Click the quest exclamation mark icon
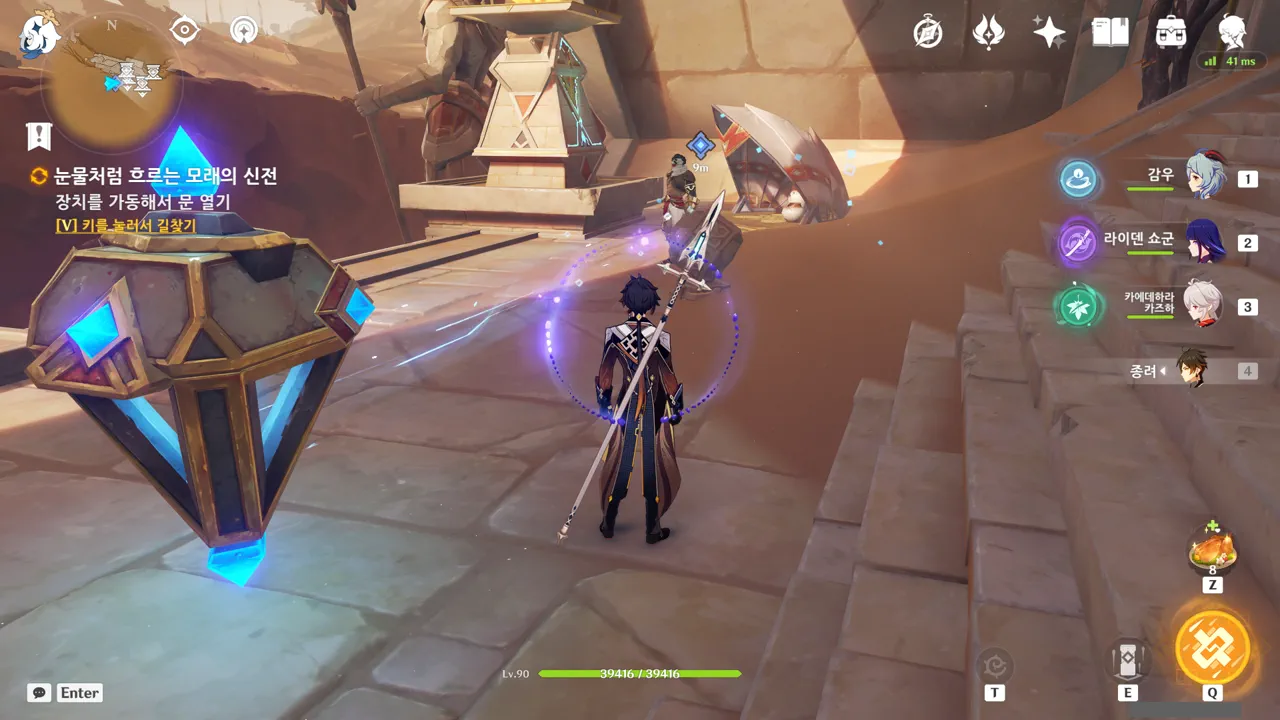The image size is (1280, 720). [x=39, y=136]
